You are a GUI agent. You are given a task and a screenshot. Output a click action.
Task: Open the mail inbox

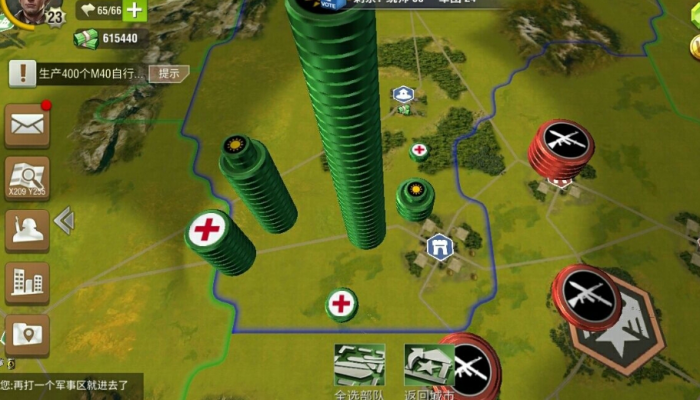coord(27,125)
